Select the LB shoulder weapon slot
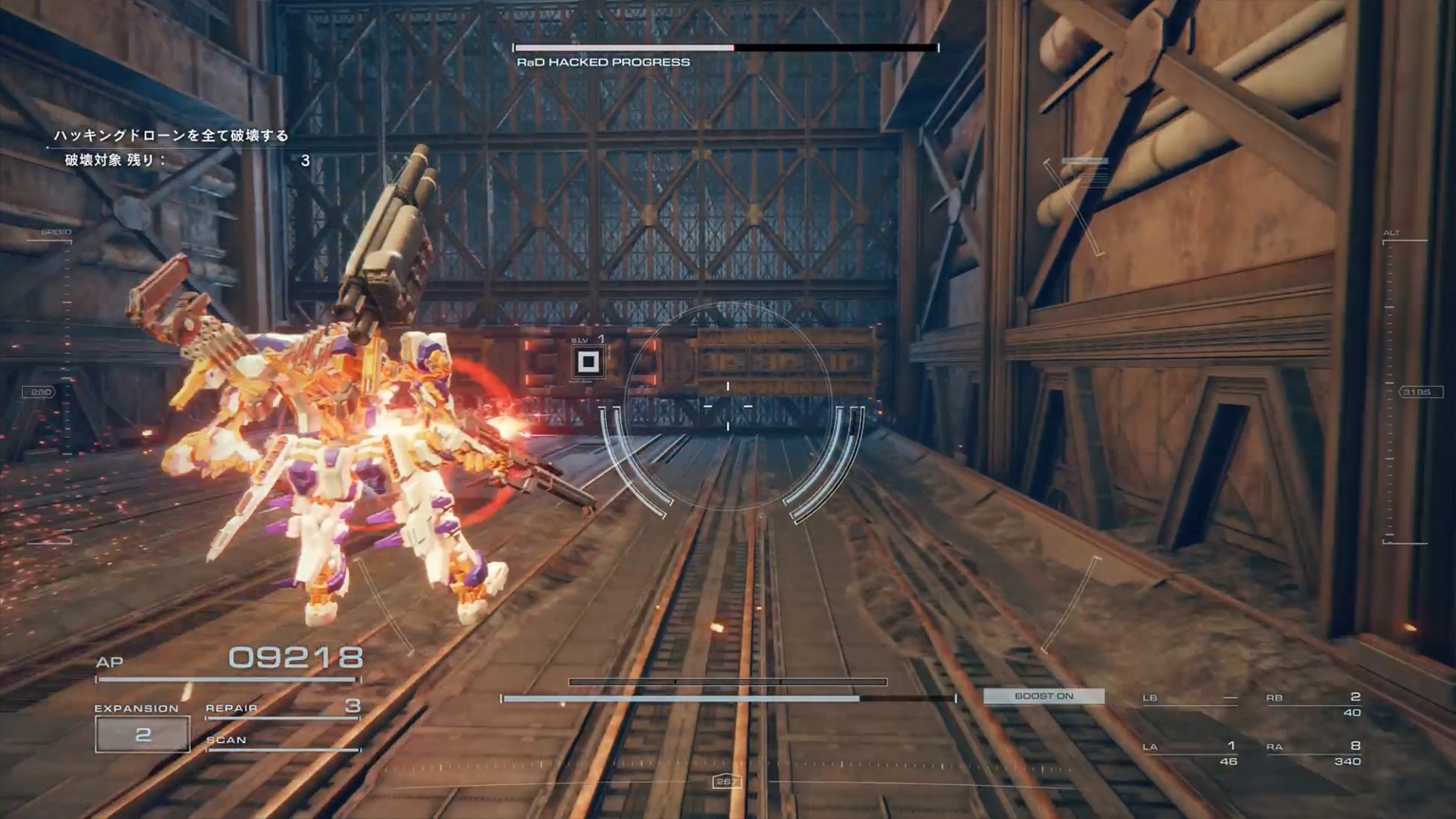The image size is (1456, 819). coord(1191,699)
